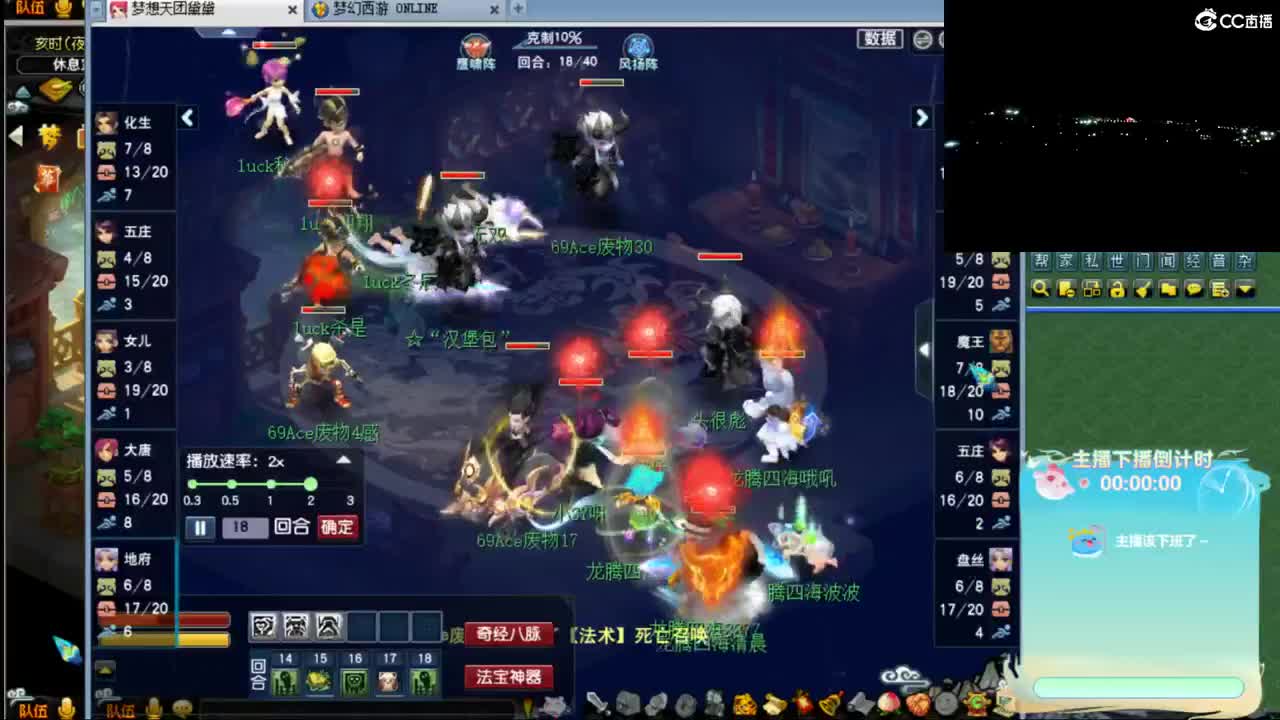Open the 法宝神器 panel
Screen dimensions: 1280x720
pyautogui.click(x=508, y=678)
